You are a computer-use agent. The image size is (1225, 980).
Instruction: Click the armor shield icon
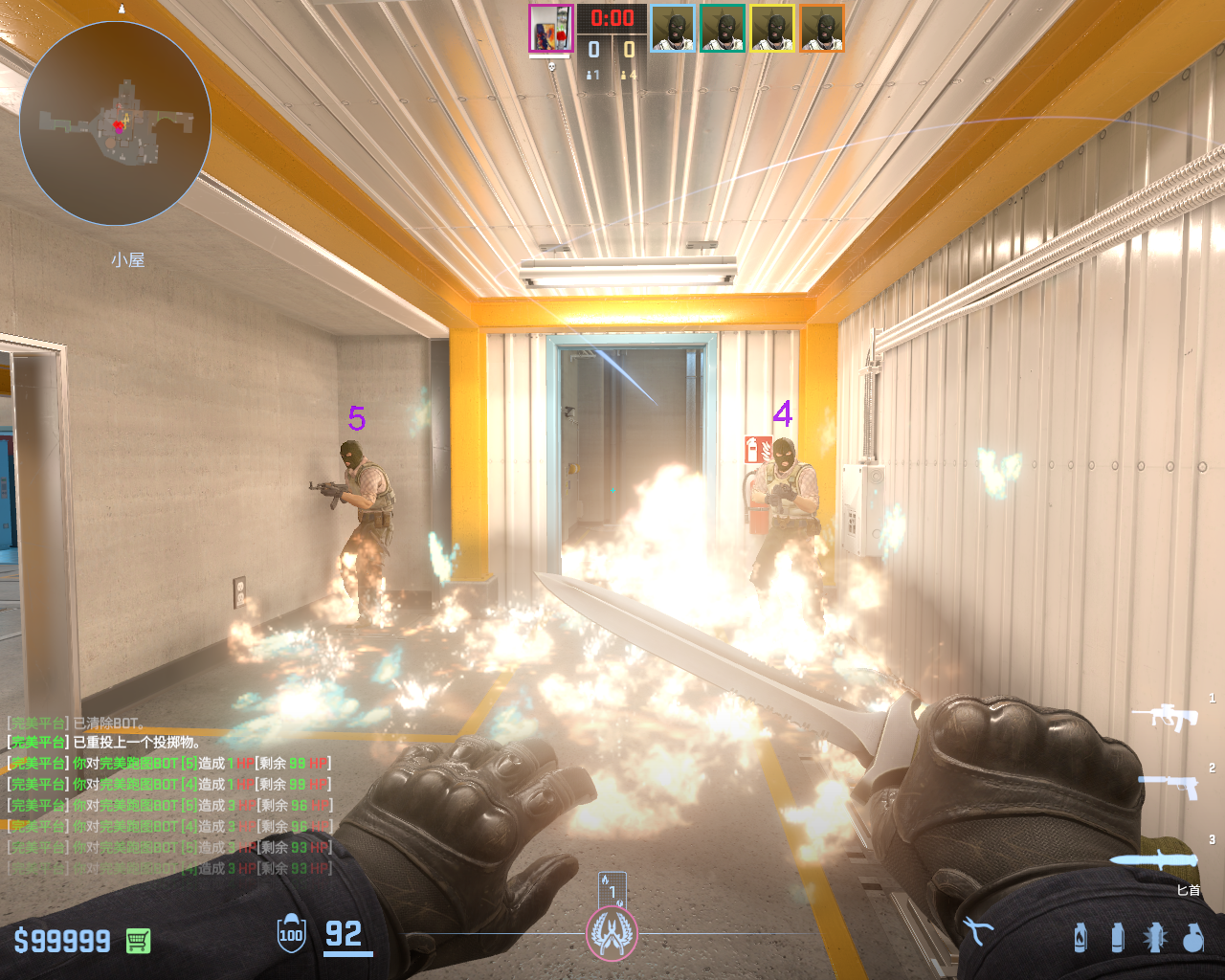(x=291, y=934)
